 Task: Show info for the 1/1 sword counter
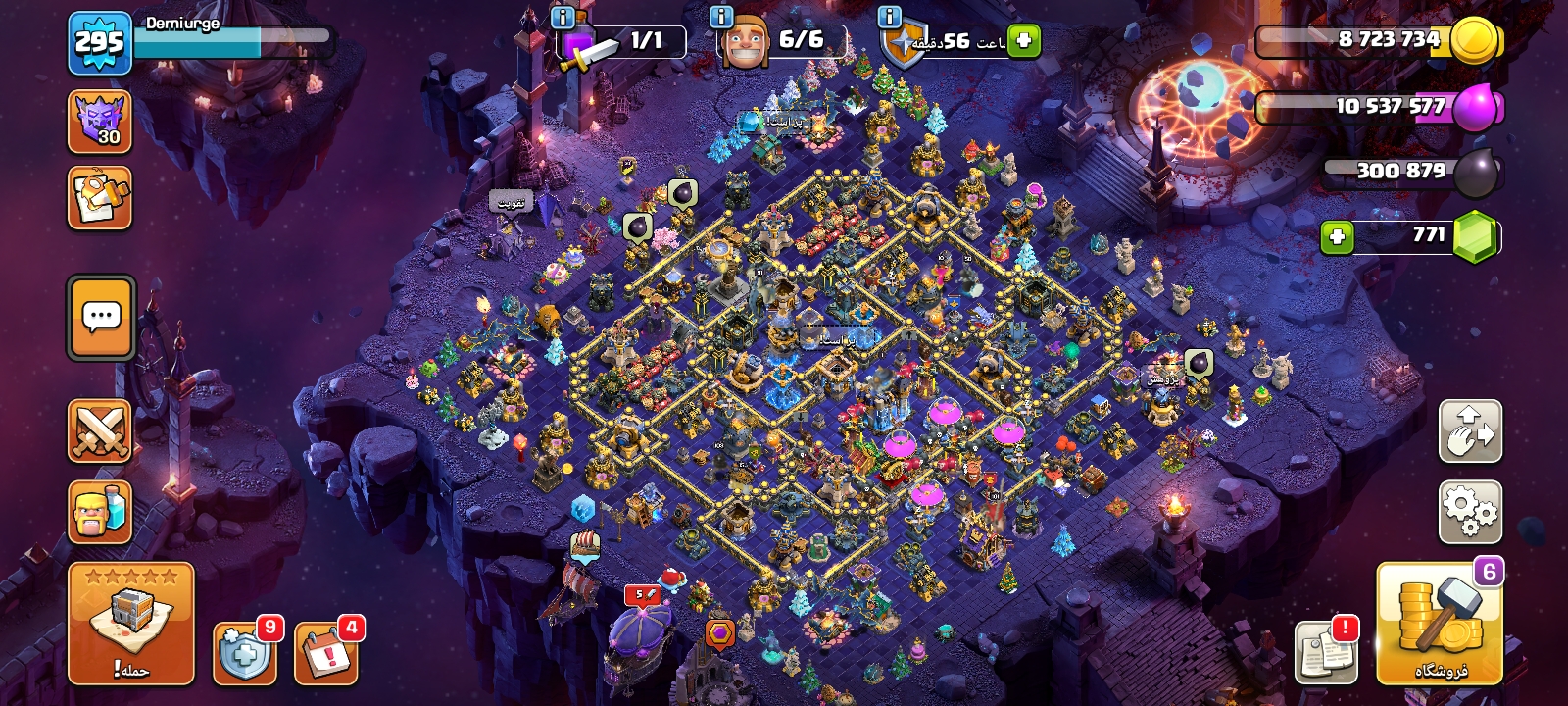coord(563,17)
